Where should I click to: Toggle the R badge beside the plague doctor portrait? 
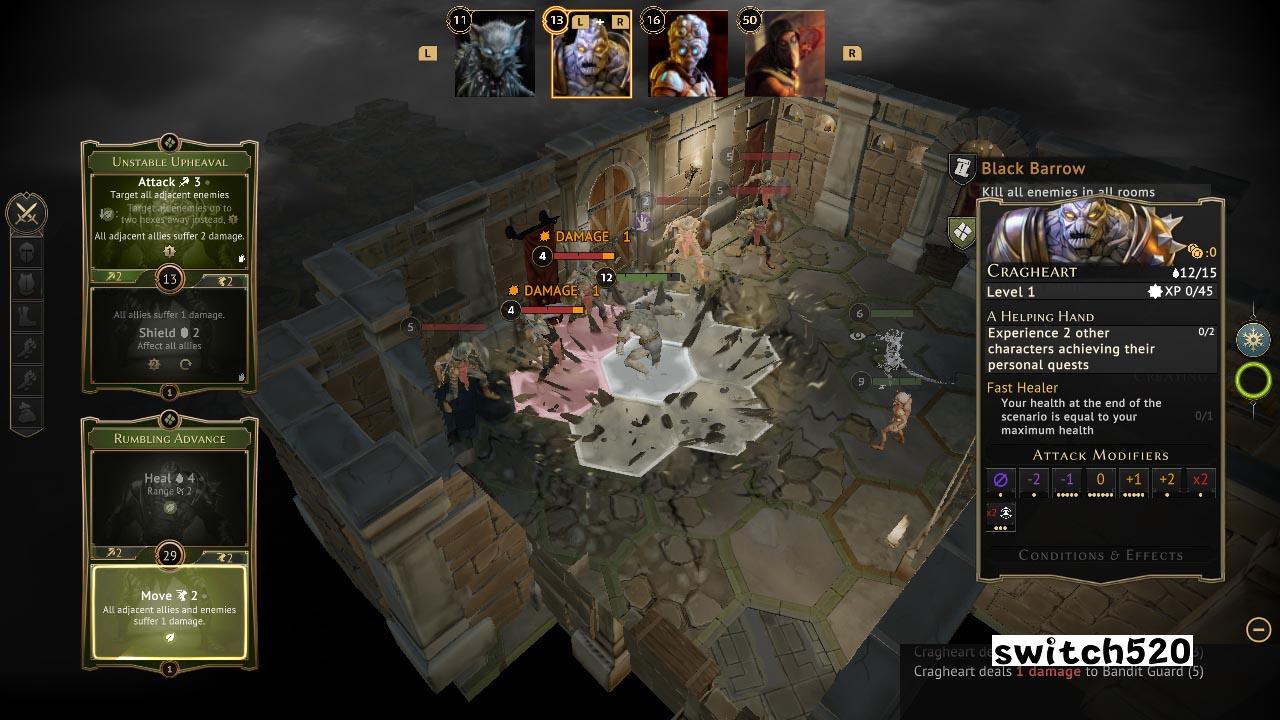(x=849, y=51)
